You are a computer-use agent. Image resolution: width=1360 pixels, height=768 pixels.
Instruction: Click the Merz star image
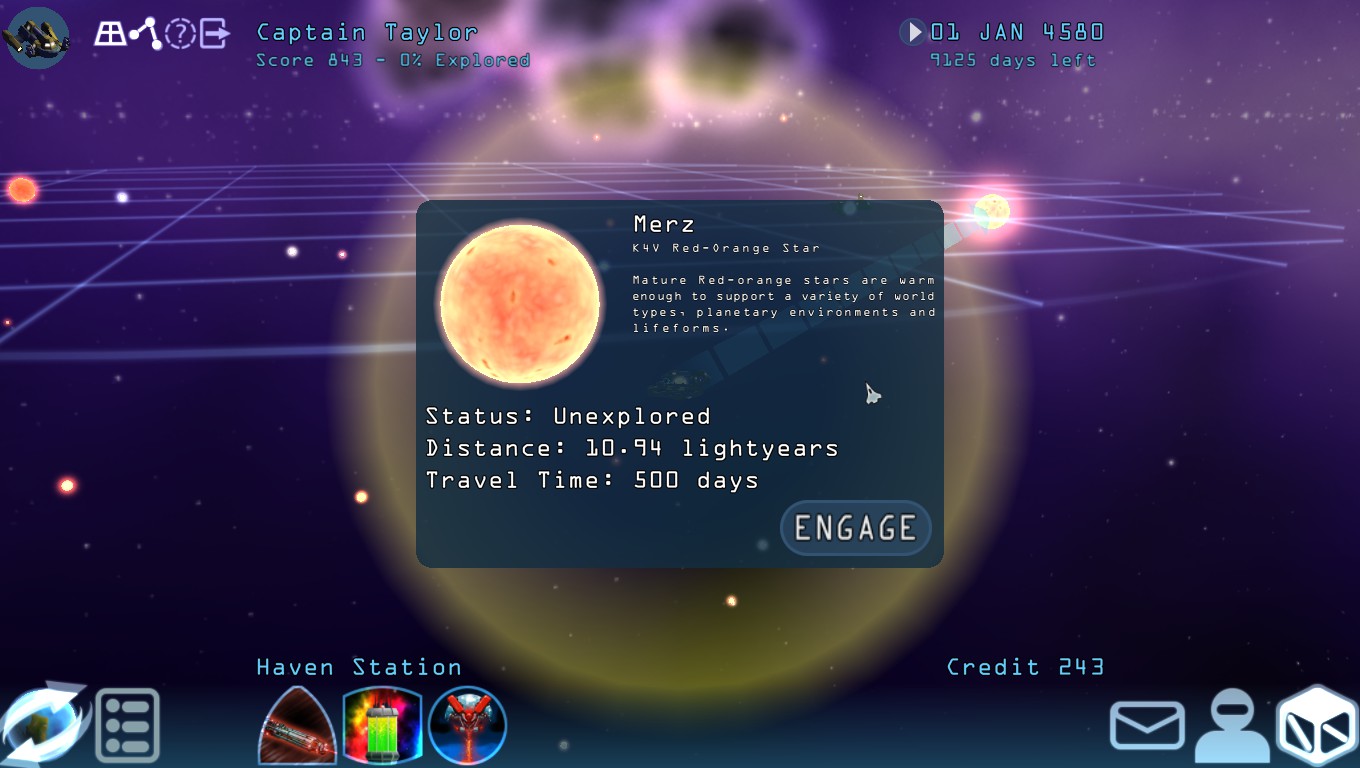[519, 302]
